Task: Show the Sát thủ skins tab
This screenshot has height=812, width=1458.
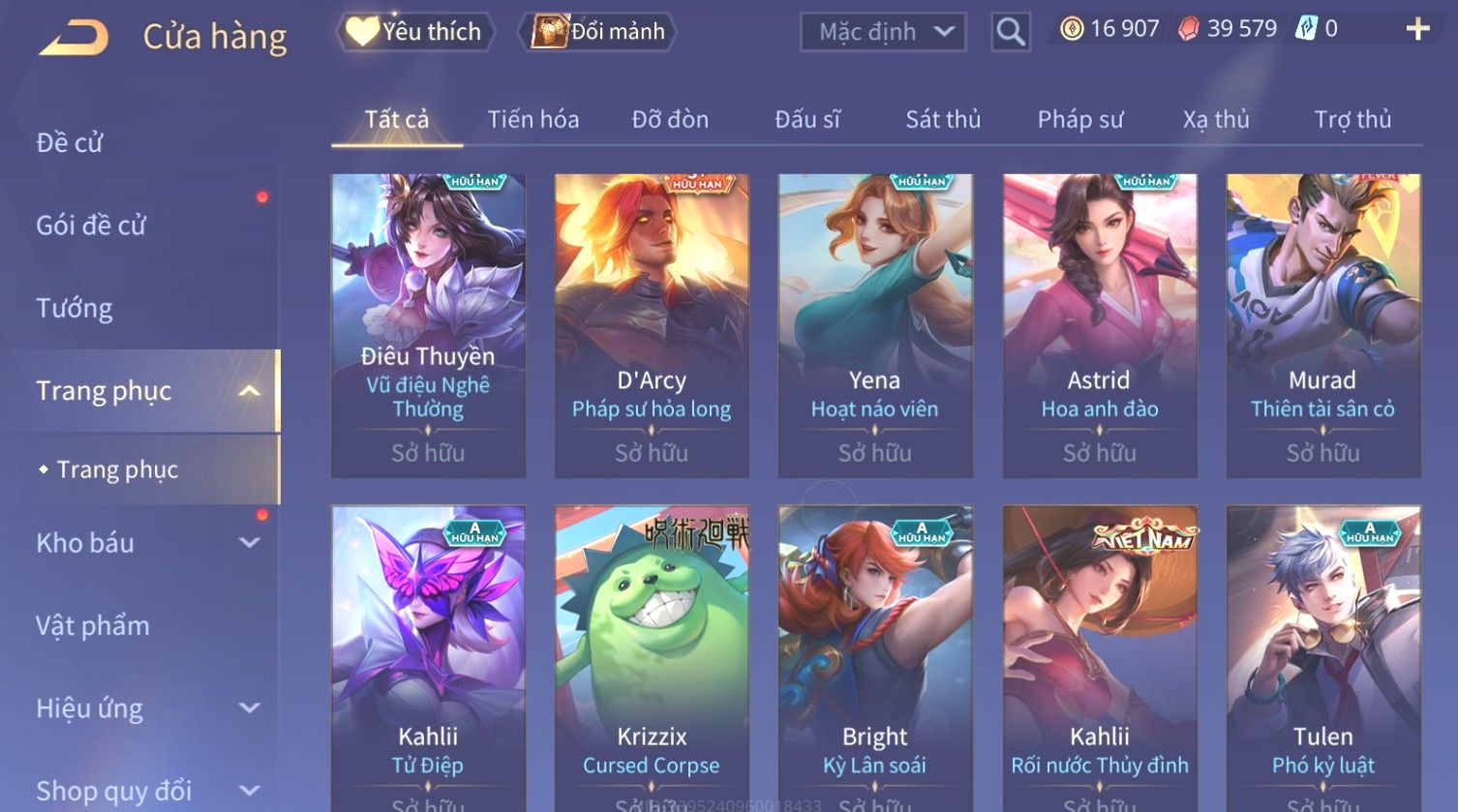Action: coord(943,120)
